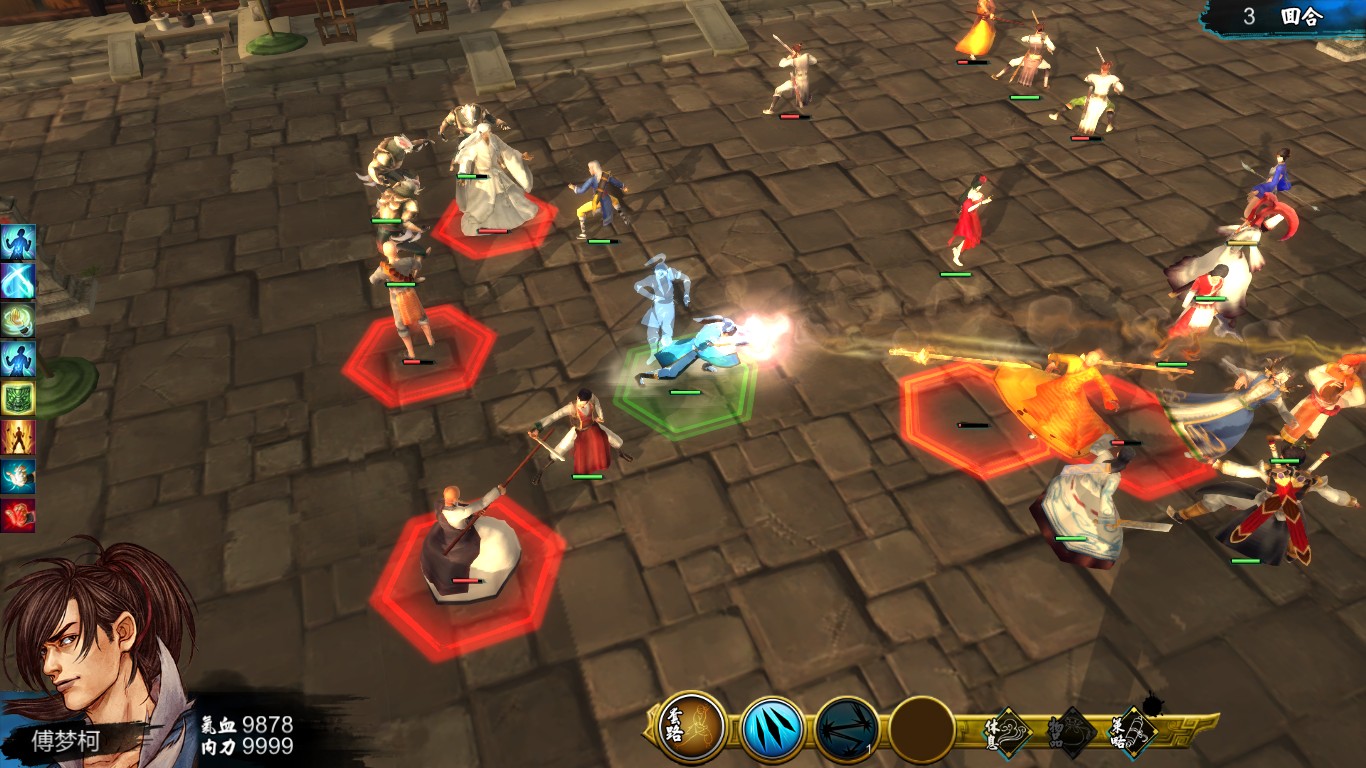The image size is (1366, 768).
Task: Target the white-robed elder on red hexagon
Action: tap(492, 185)
